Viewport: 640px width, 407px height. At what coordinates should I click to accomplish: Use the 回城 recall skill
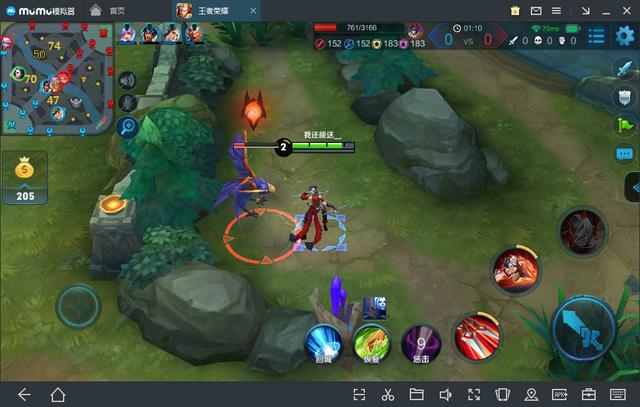(x=324, y=340)
